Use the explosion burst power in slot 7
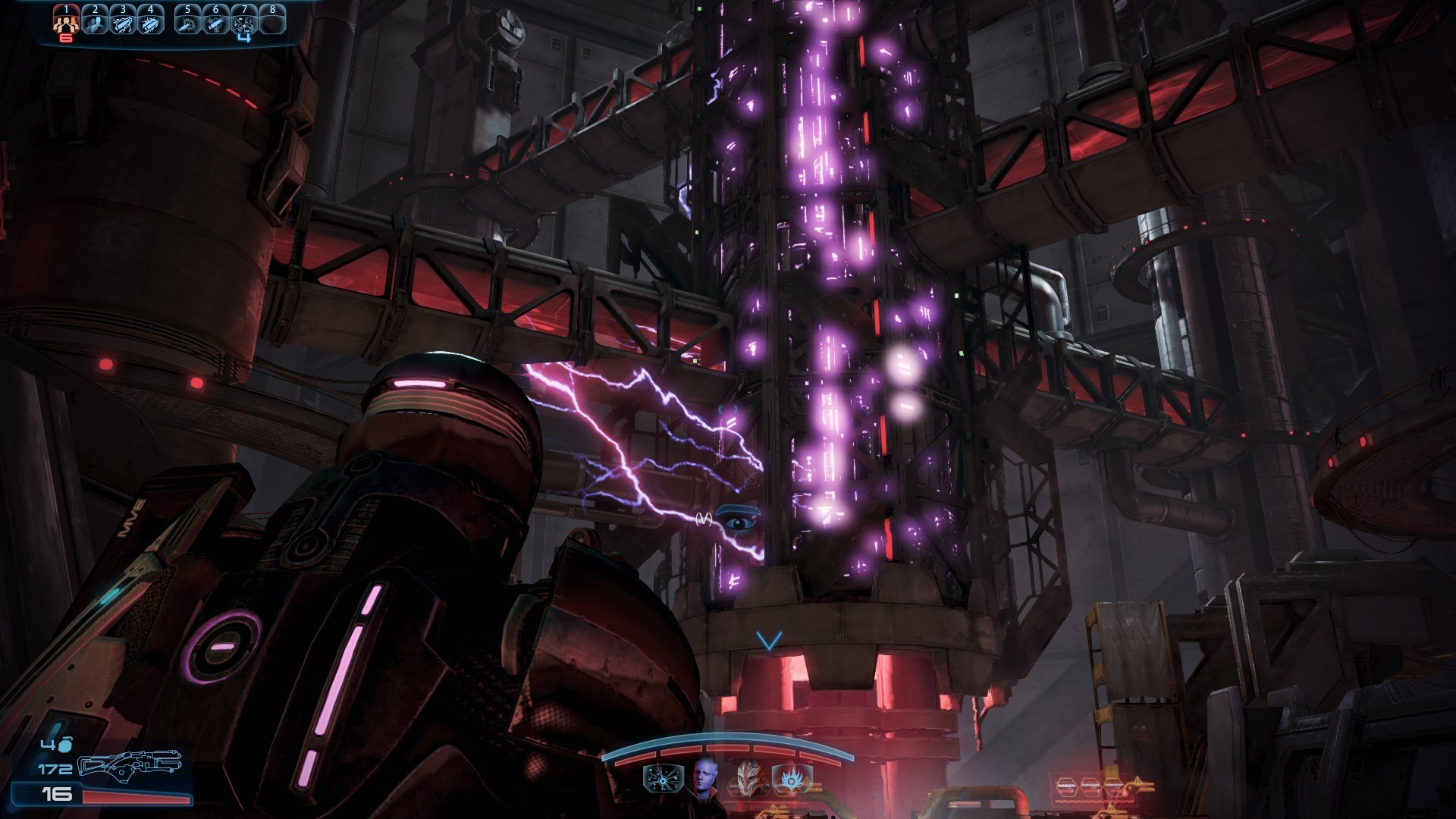 tap(243, 22)
